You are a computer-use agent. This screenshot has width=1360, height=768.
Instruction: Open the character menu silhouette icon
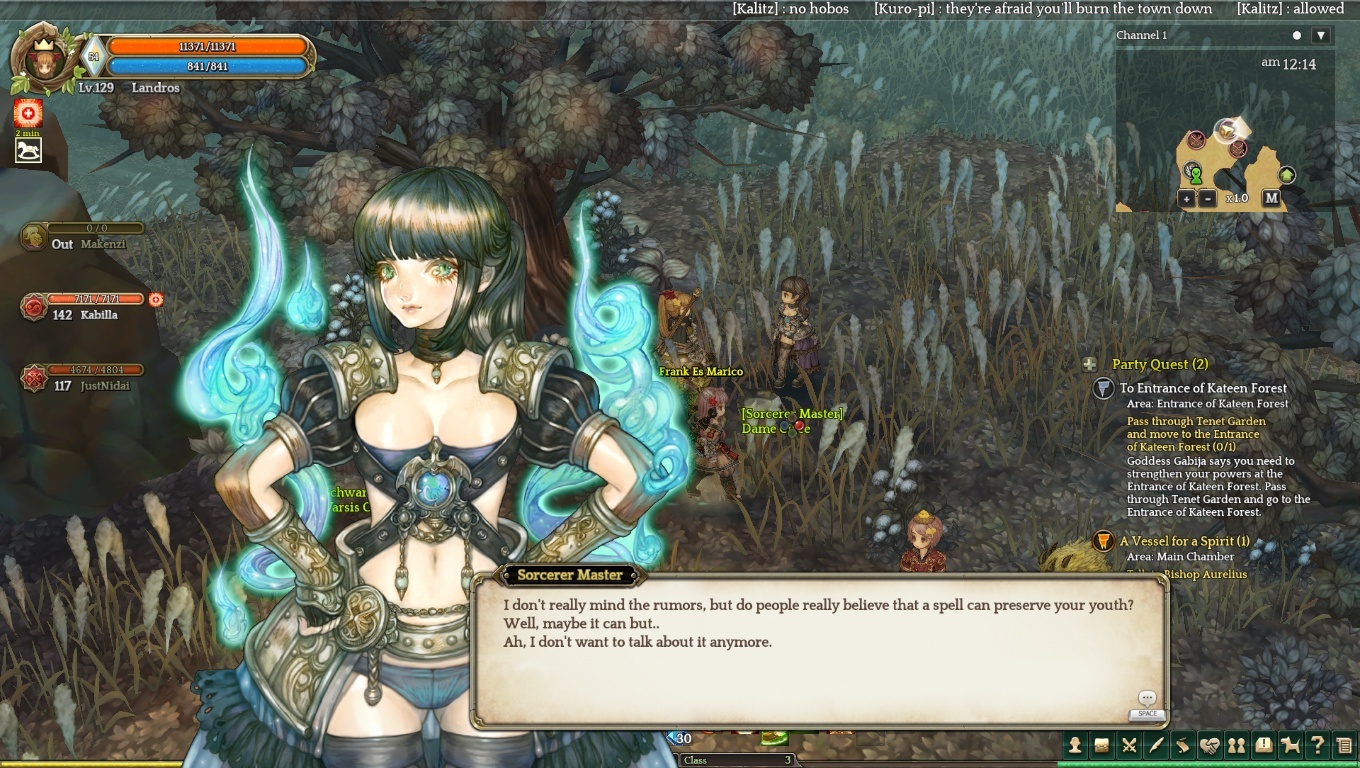tap(1075, 745)
